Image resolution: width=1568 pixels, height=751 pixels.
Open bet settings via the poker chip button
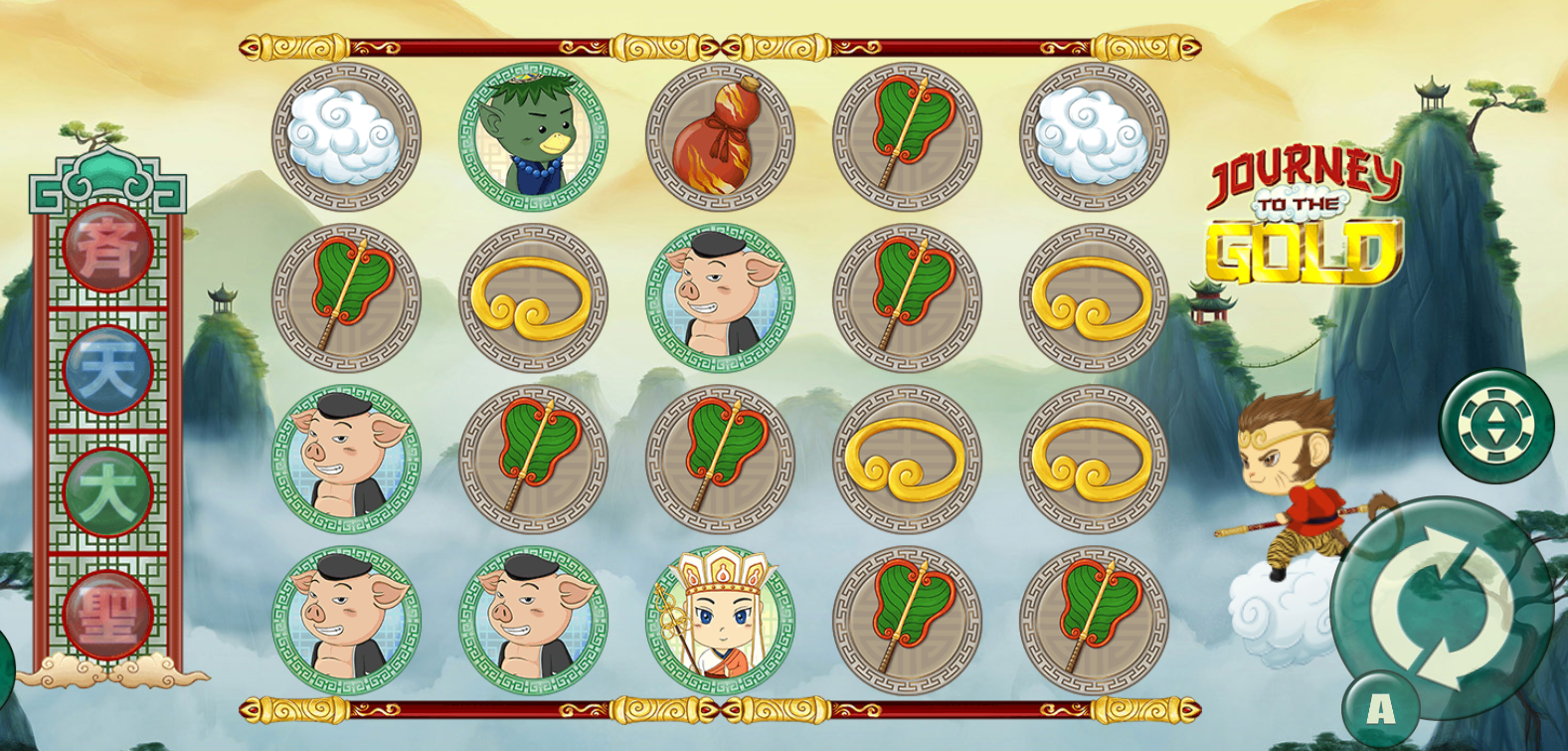point(1496,426)
